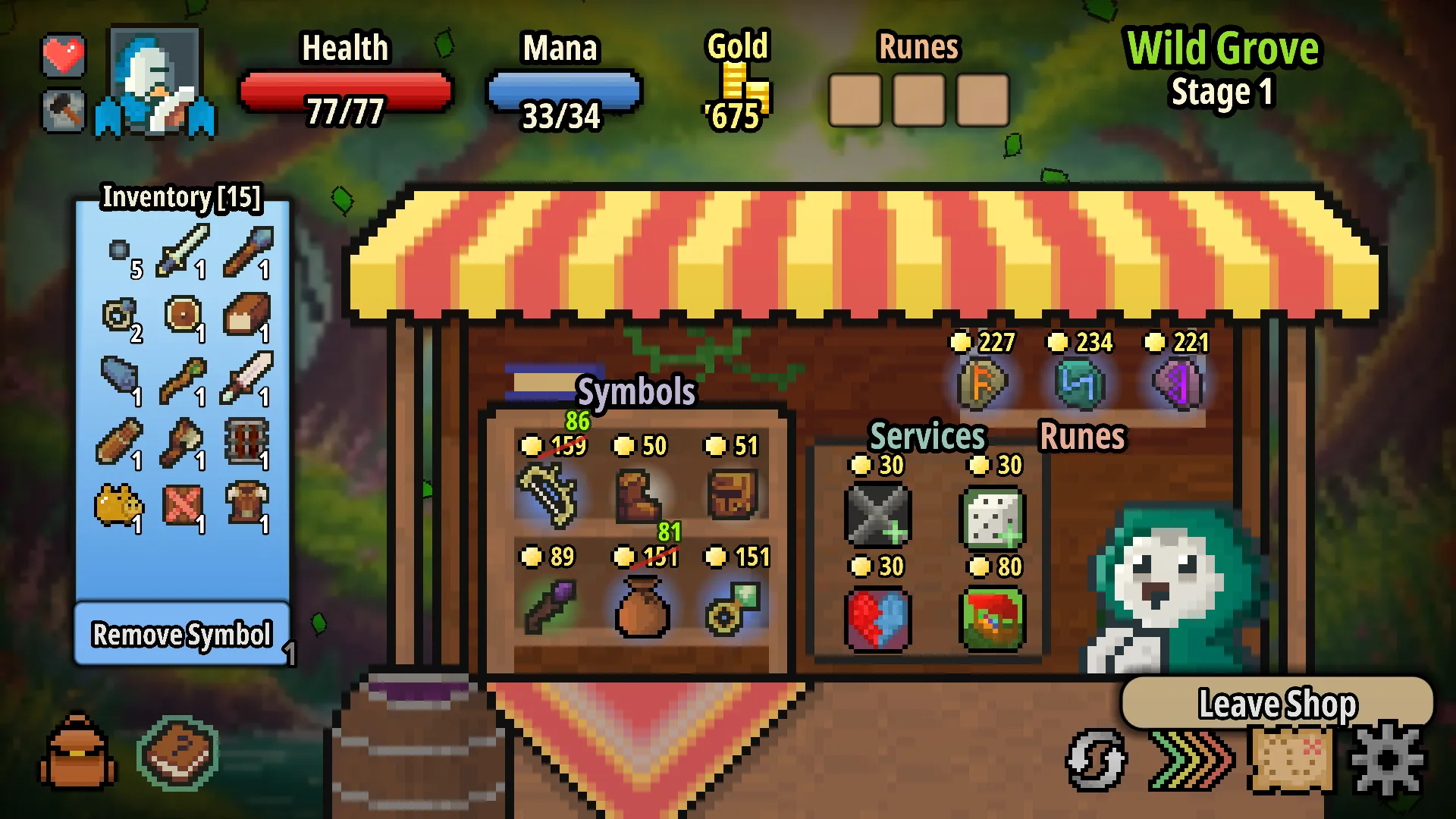The height and width of the screenshot is (819, 1456).
Task: Buy the boot symbol for 50 gold
Action: [x=642, y=493]
